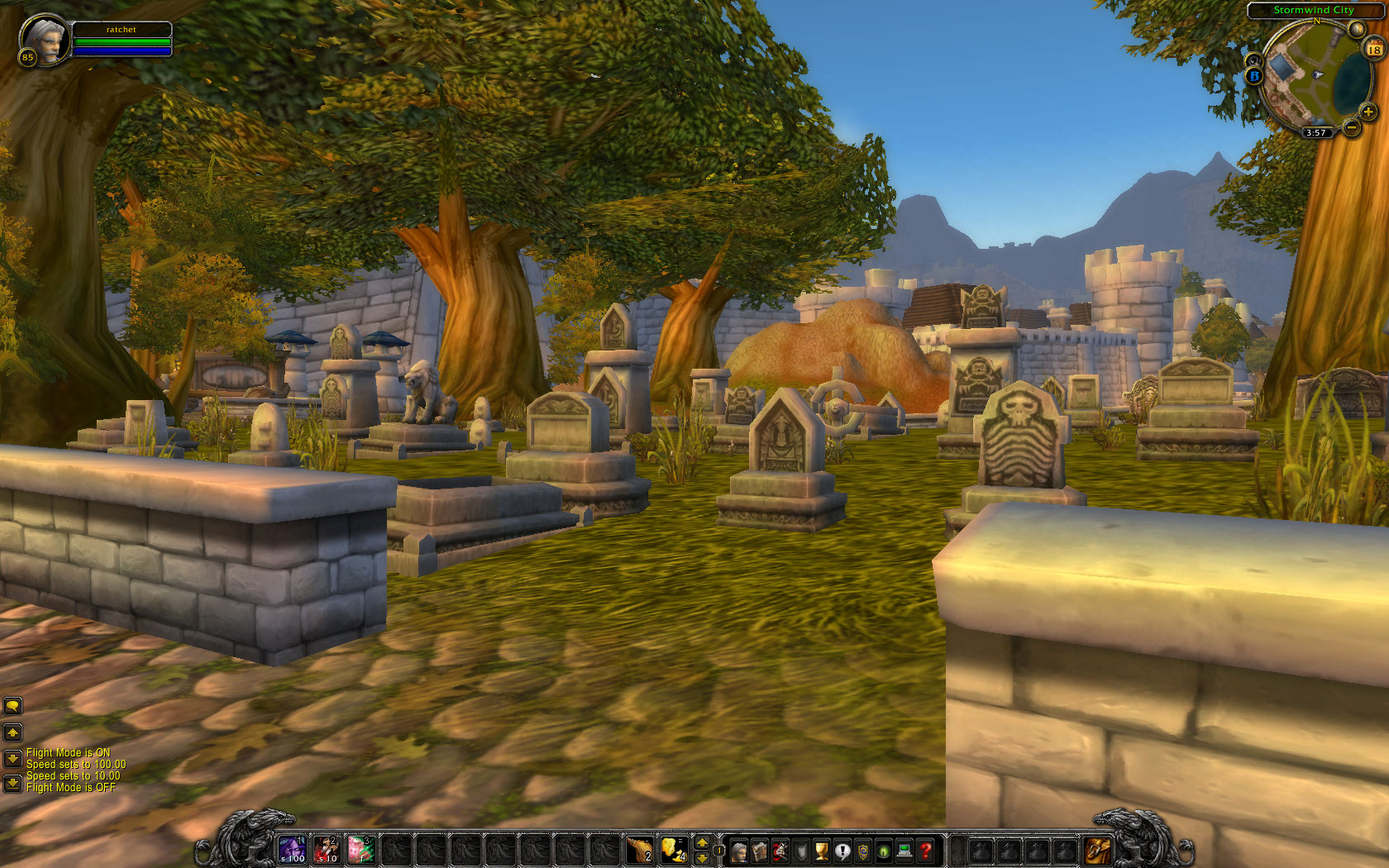
Task: Activate the first action bar spell
Action: tap(292, 849)
